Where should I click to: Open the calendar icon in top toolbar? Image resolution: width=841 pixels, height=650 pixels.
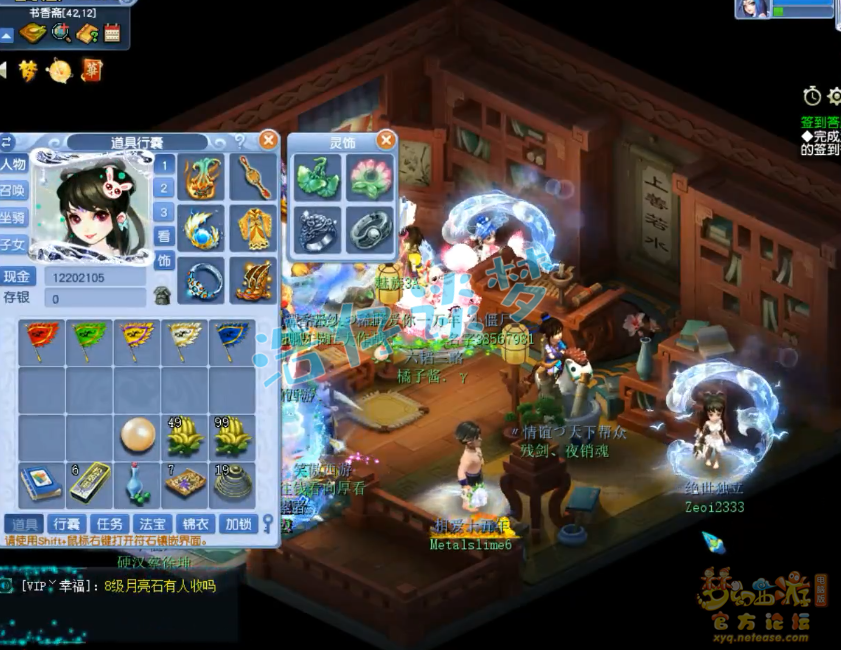(112, 33)
